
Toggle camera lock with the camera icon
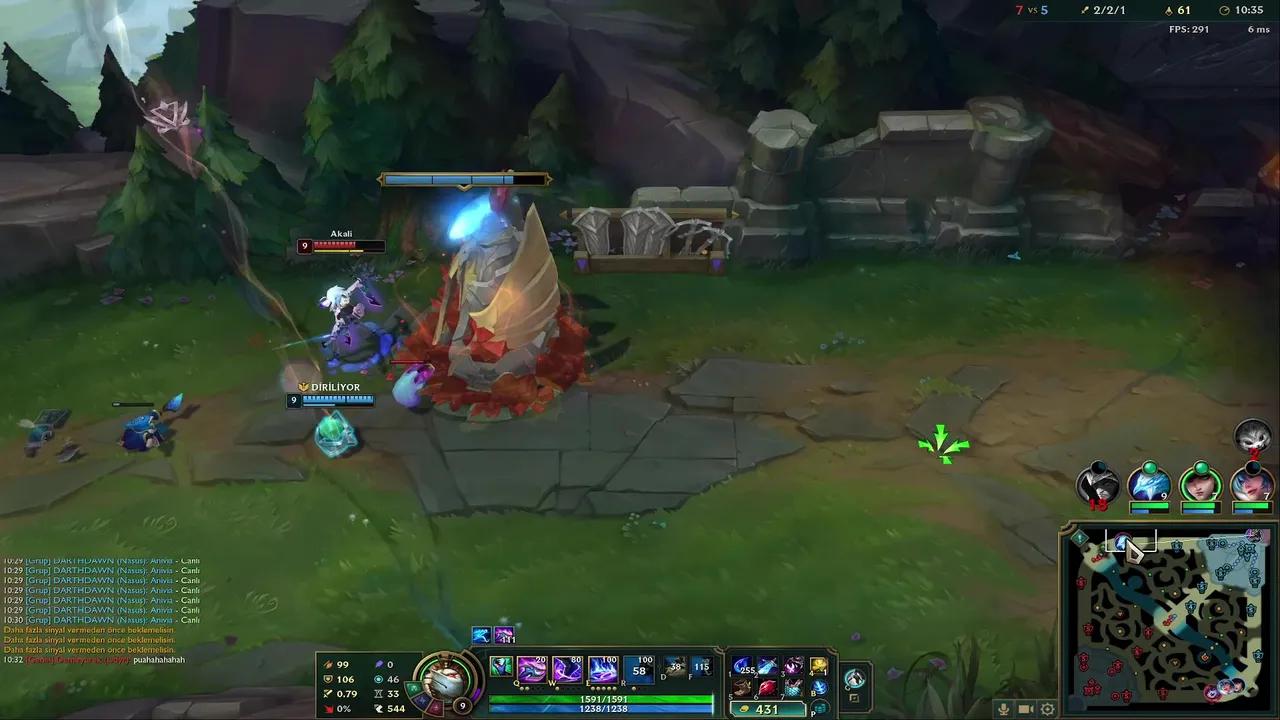point(1025,709)
